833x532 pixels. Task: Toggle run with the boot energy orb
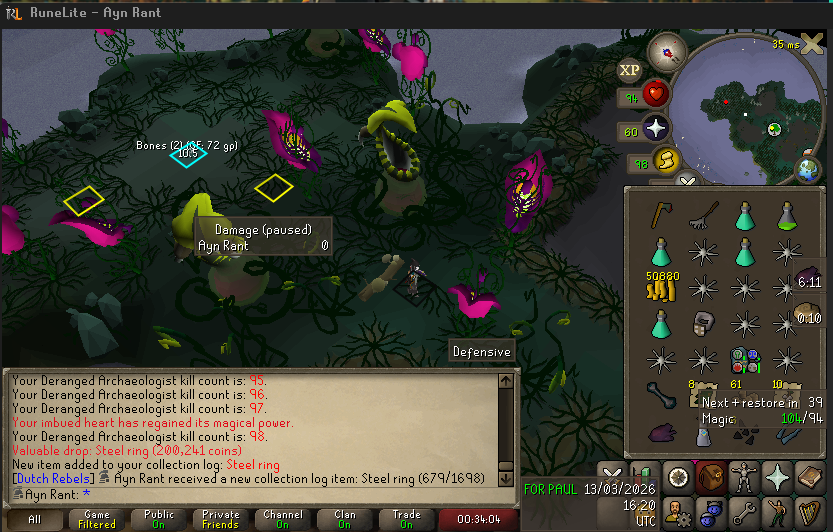coord(666,160)
